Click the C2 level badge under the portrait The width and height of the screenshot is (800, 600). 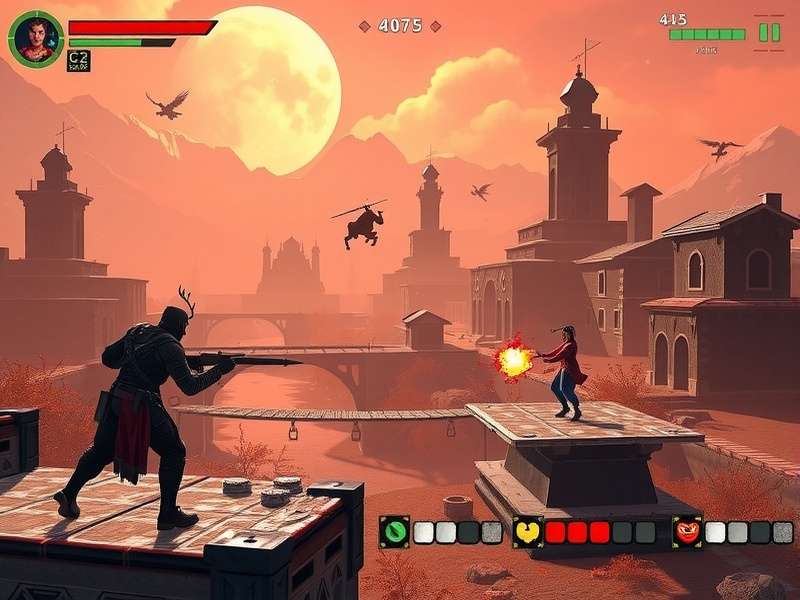click(x=78, y=61)
